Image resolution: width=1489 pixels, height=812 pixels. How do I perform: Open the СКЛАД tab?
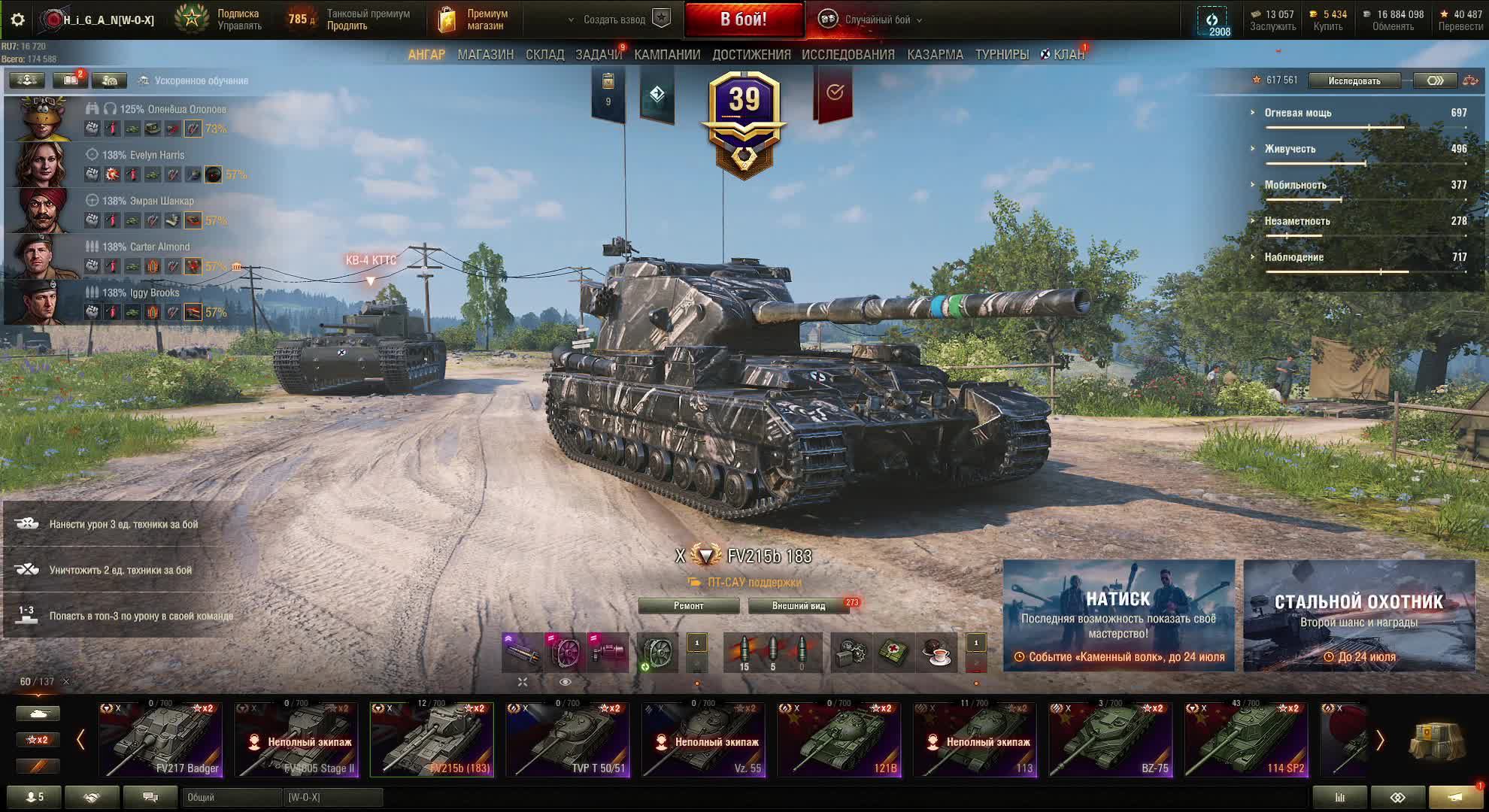[x=544, y=55]
